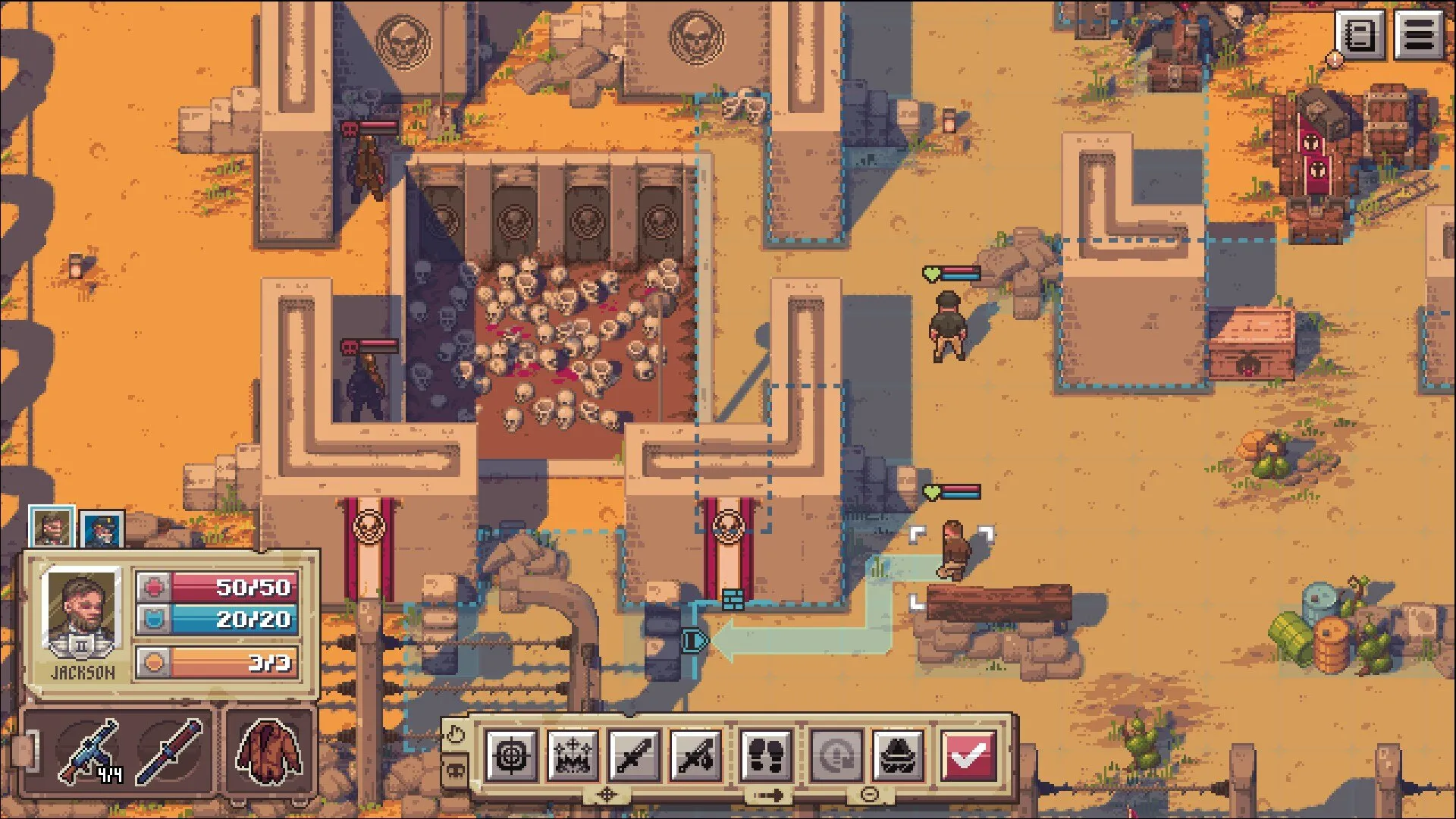Activate the footprints move action
The image size is (1456, 819).
pyautogui.click(x=766, y=755)
